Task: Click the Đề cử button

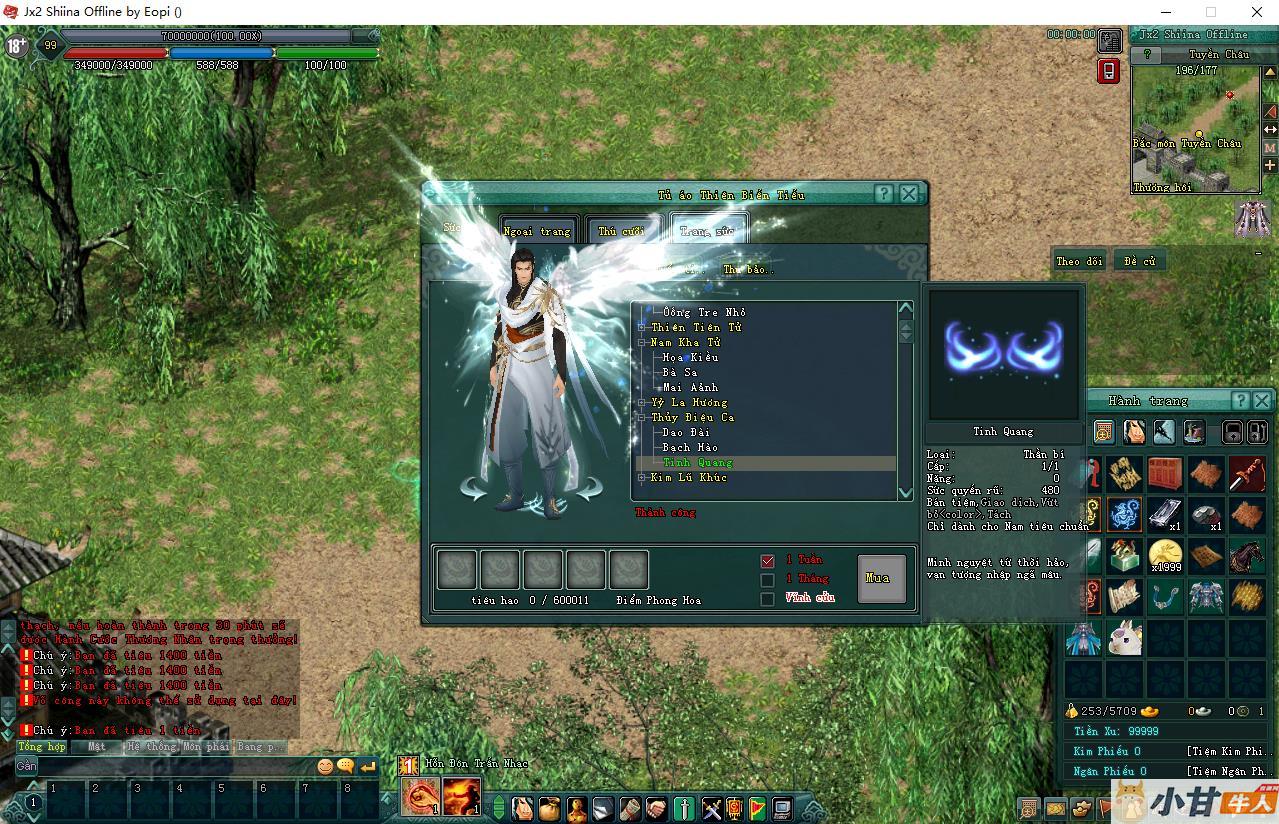Action: [x=1139, y=261]
